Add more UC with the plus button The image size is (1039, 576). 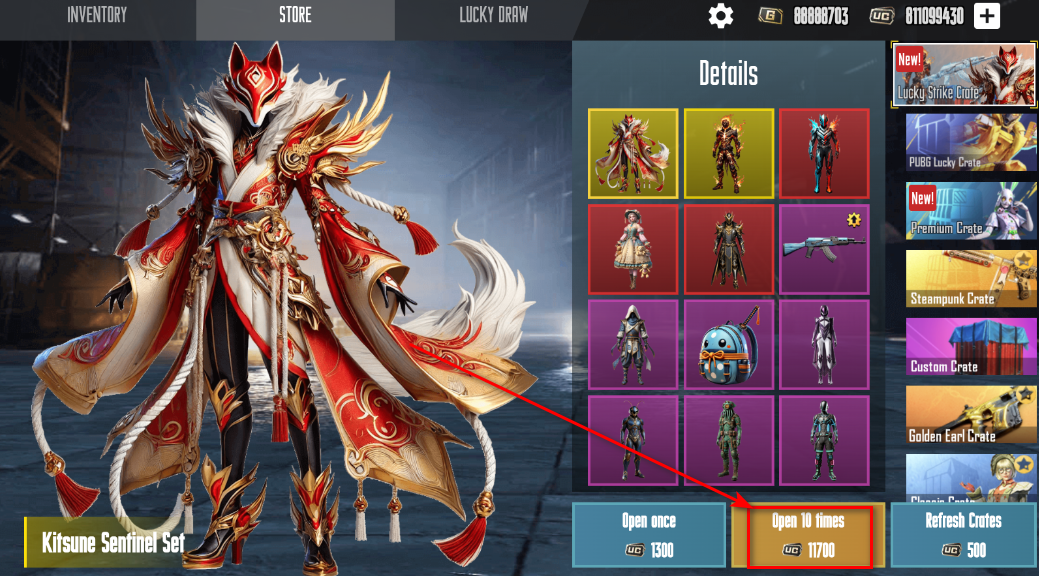[986, 16]
